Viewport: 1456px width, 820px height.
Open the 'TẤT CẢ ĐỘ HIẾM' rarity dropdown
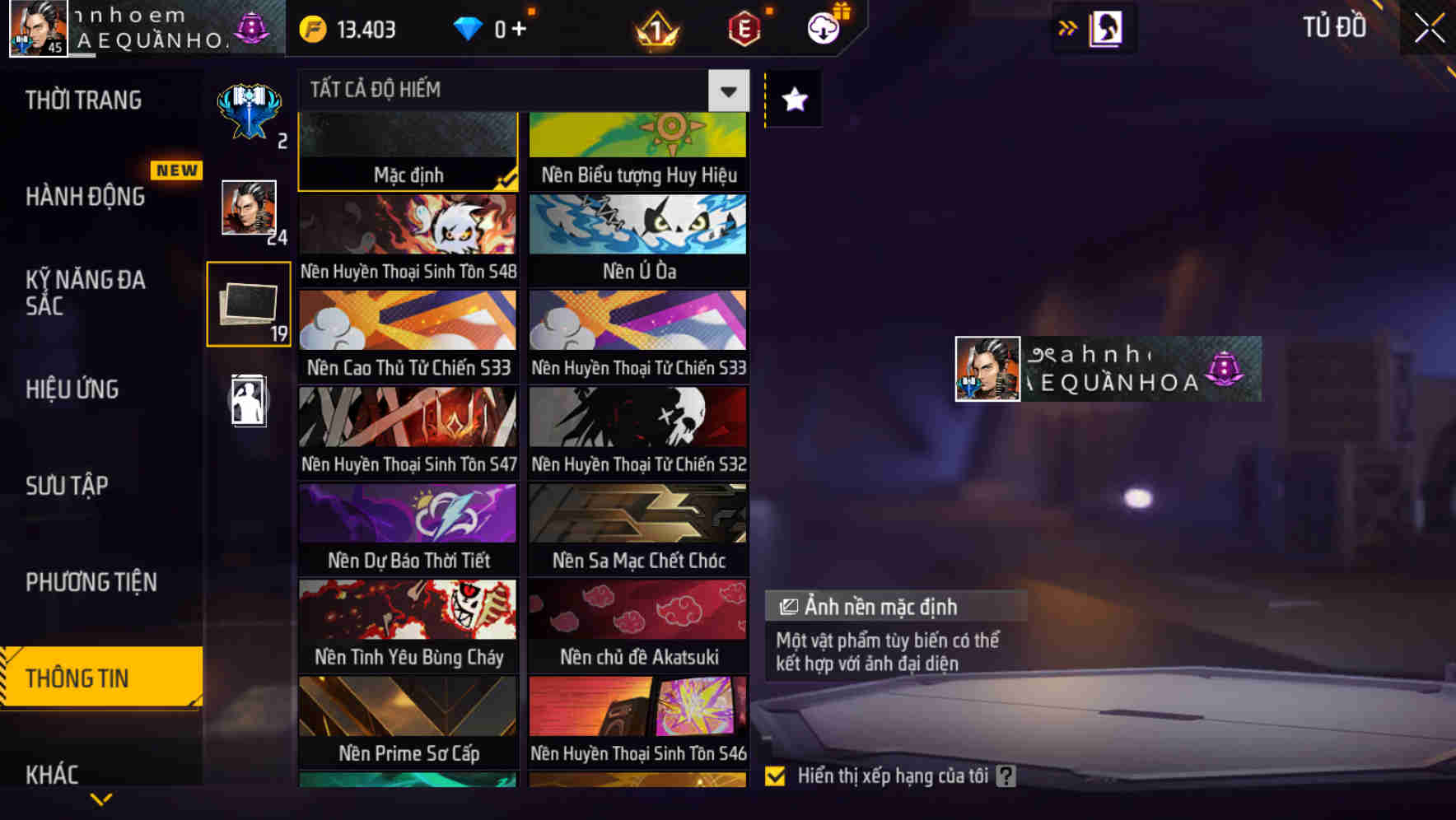click(727, 91)
